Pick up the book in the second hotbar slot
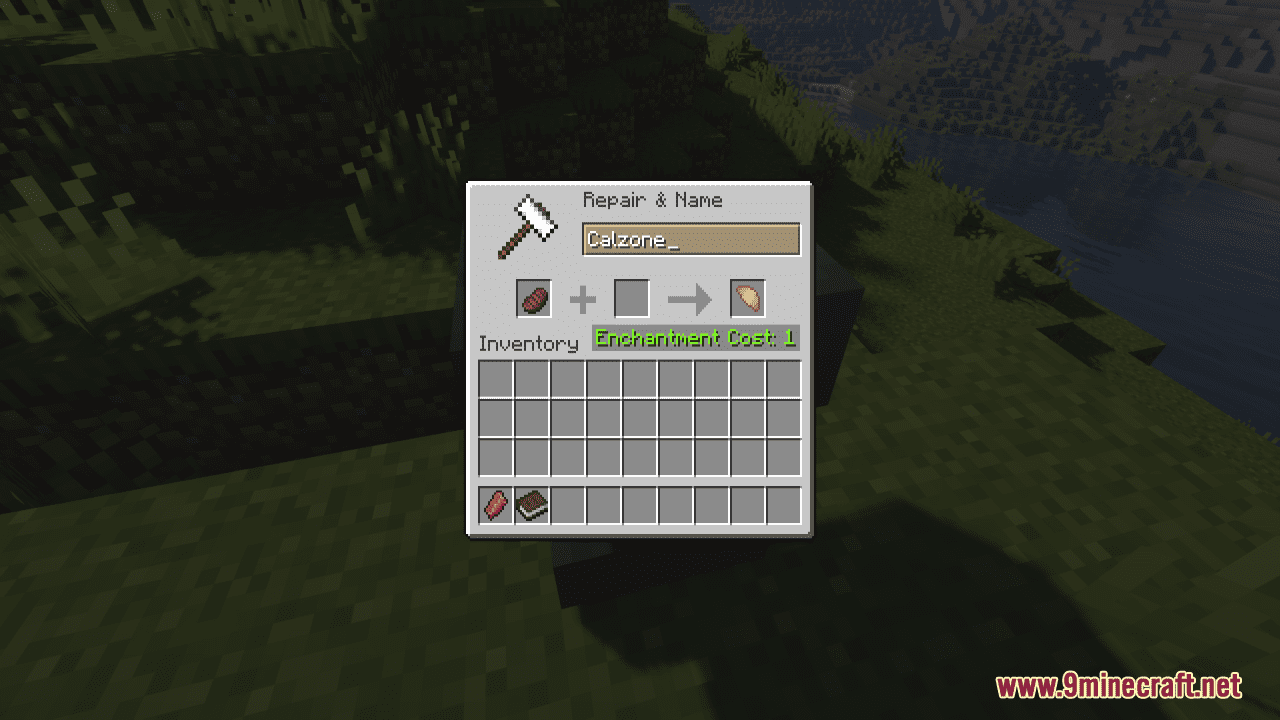This screenshot has width=1280, height=720. coord(530,505)
